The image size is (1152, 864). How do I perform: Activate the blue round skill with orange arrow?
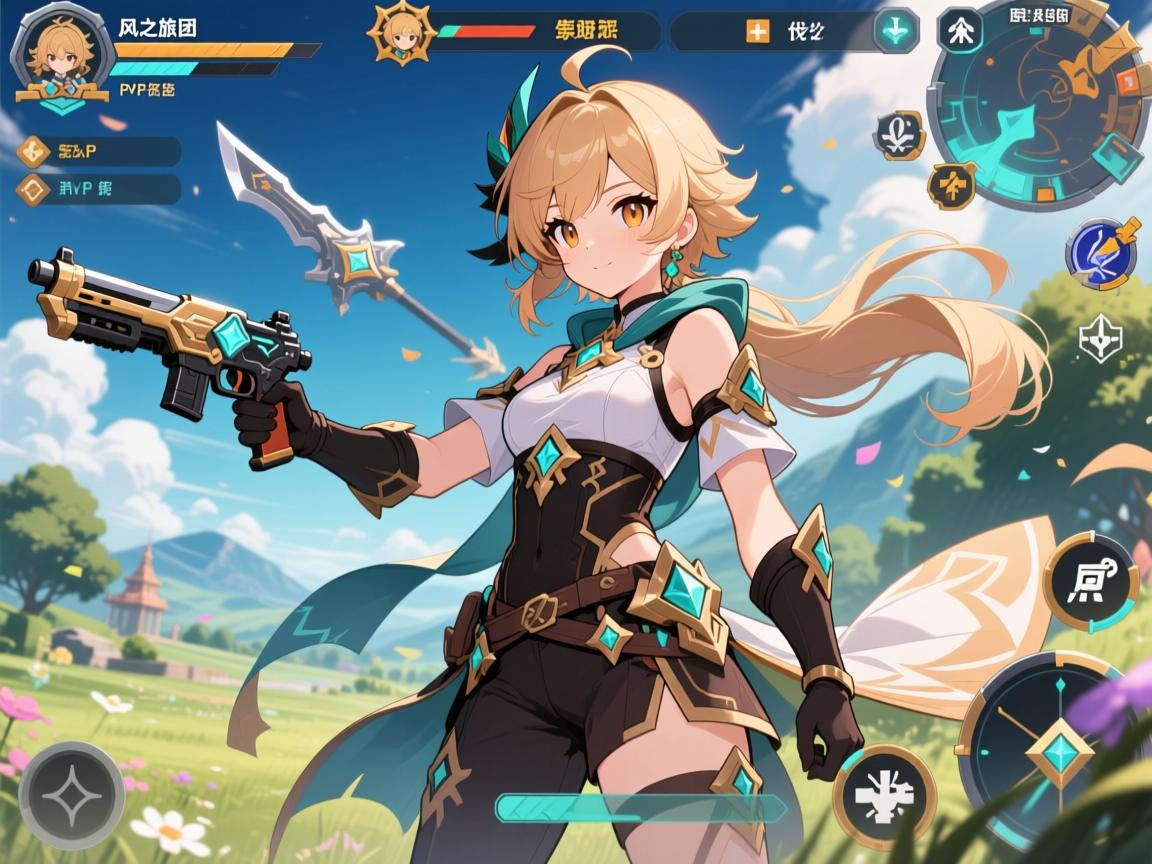click(1101, 249)
